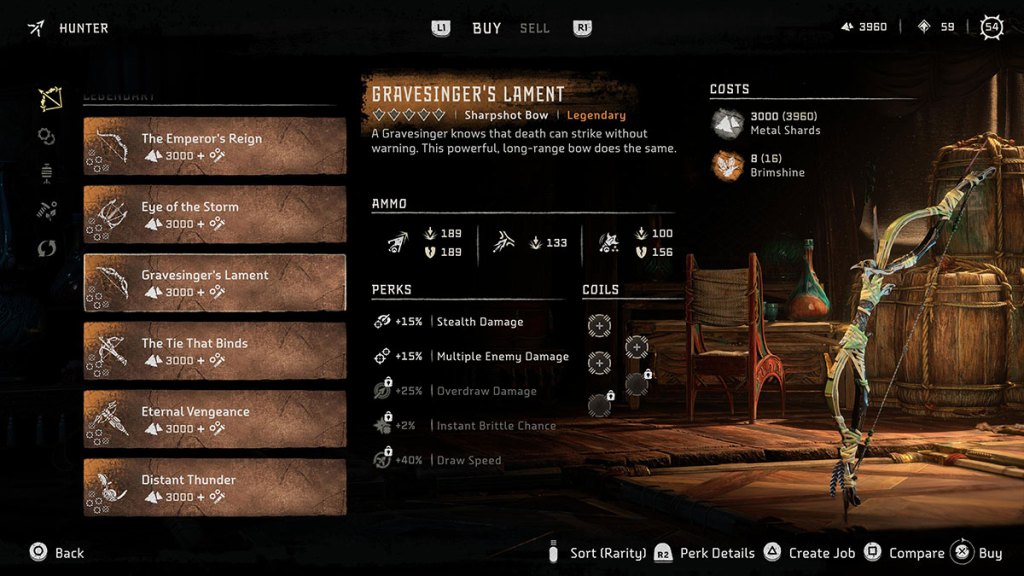The width and height of the screenshot is (1024, 576).
Task: Choose Eye of the Storm weapon
Action: point(214,214)
